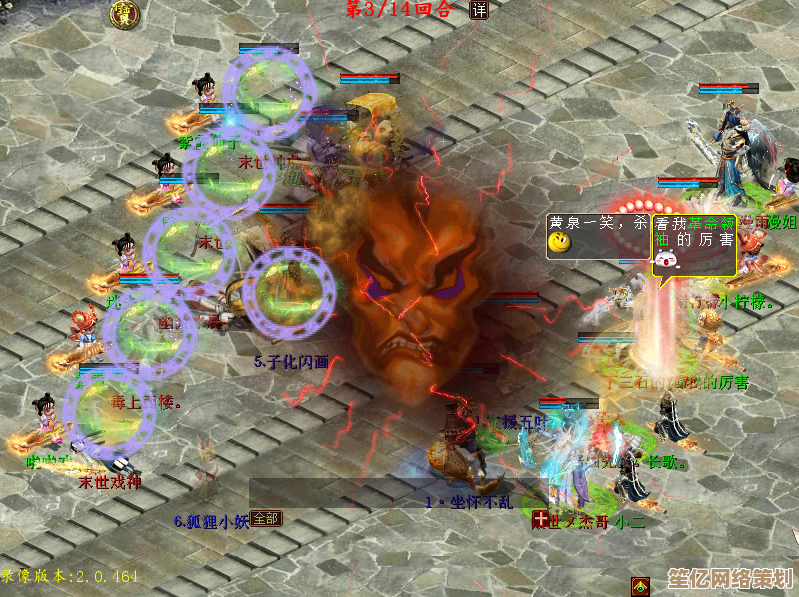799x597 pixels.
Task: Open the gold 寶 treasure icon
Action: (x=125, y=13)
